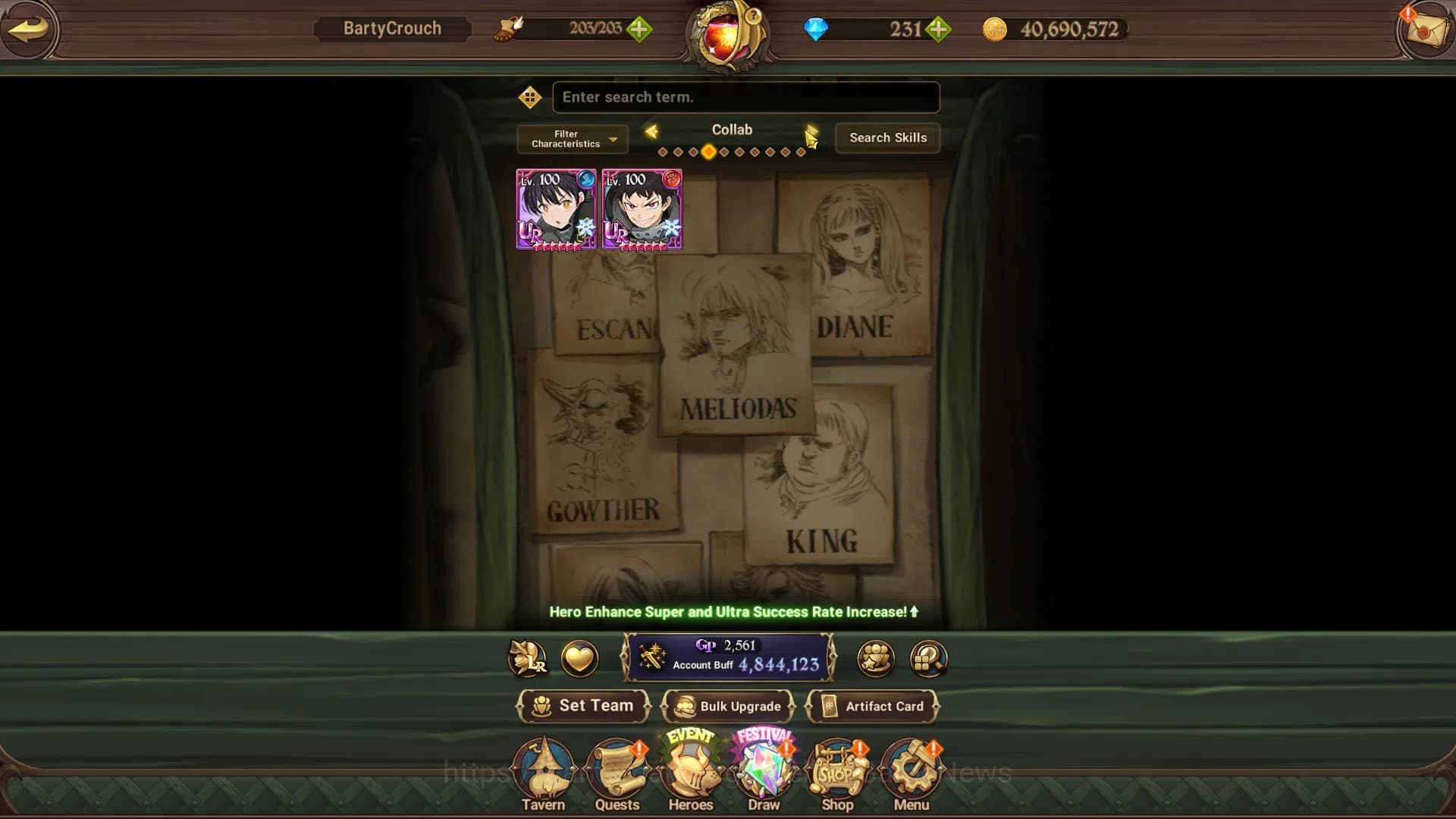Select the Collab category tab
Screen dimensions: 1456x819
(x=732, y=130)
